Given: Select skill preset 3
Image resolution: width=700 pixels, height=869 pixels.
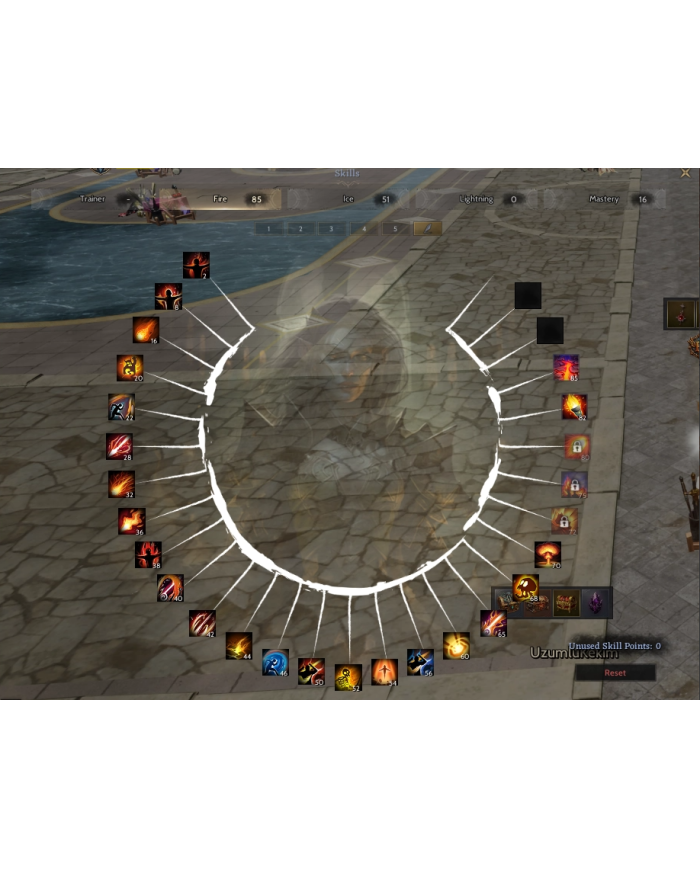Looking at the screenshot, I should pyautogui.click(x=332, y=229).
